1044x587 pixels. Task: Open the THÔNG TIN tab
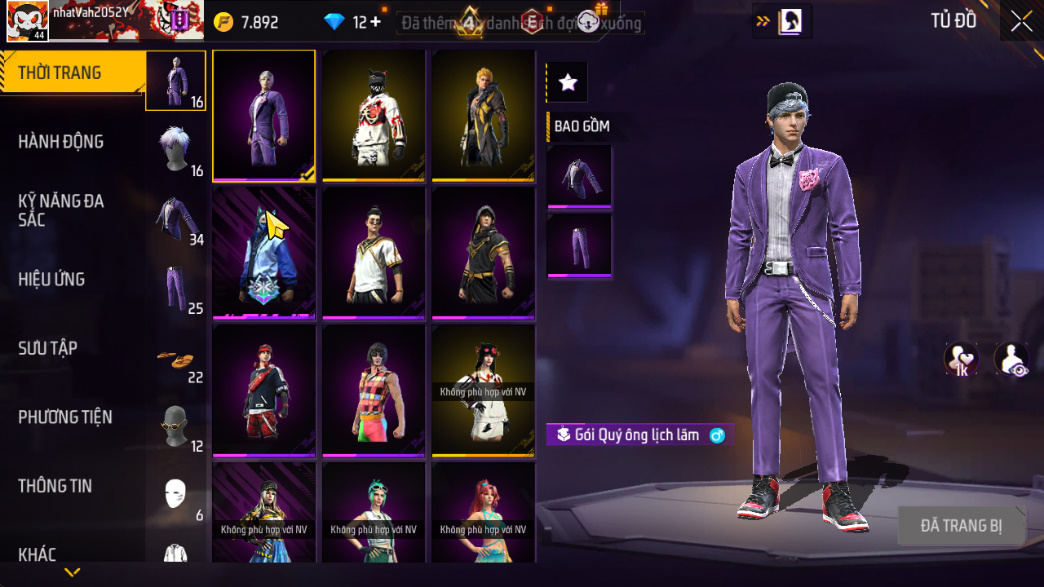[55, 486]
